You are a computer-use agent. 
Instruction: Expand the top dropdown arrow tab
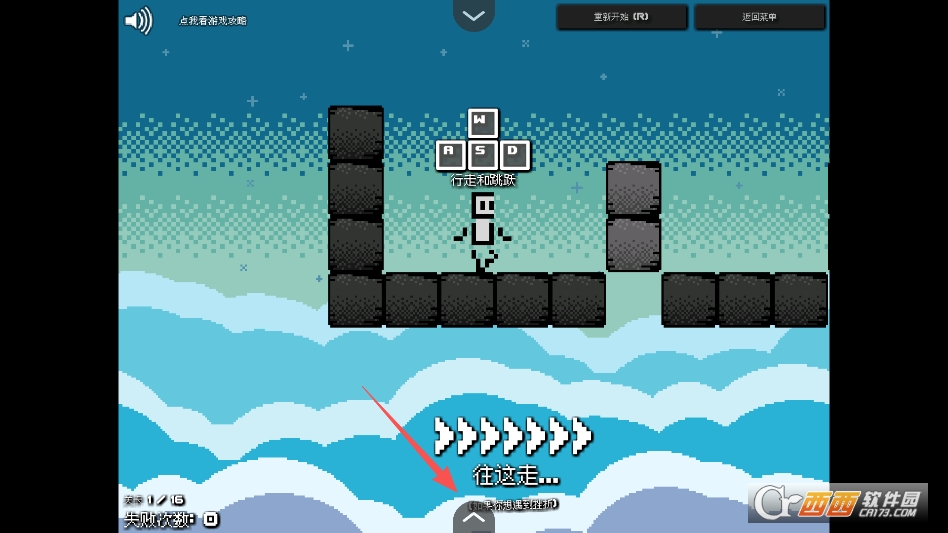pyautogui.click(x=474, y=15)
